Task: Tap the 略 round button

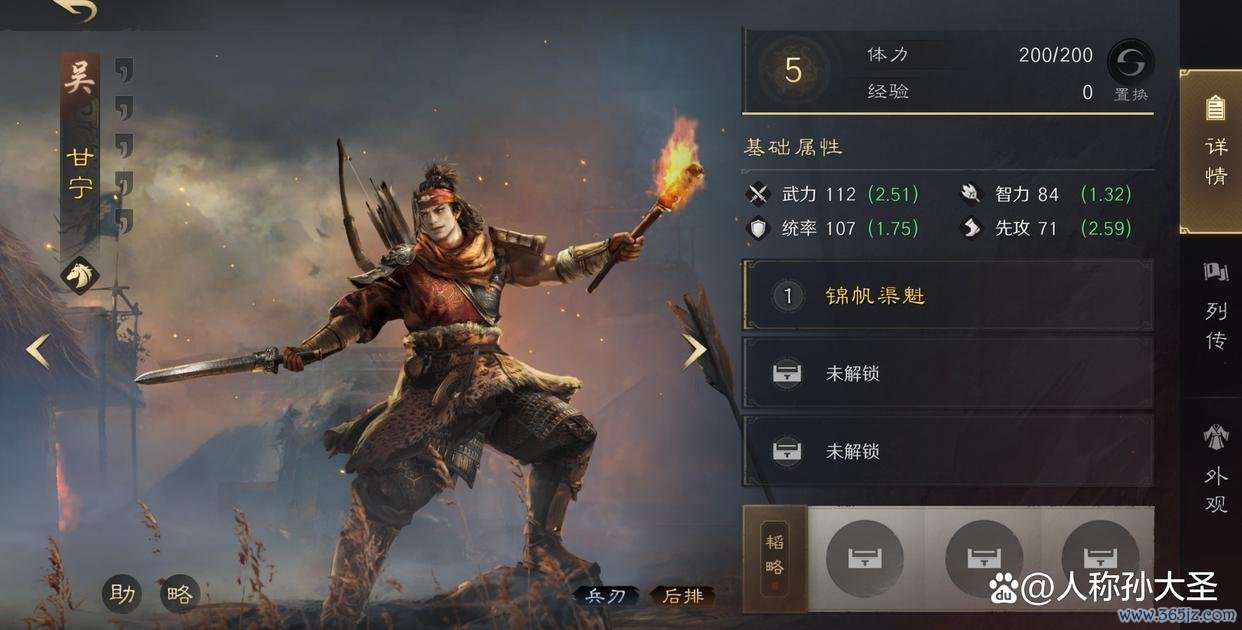Action: pos(180,594)
